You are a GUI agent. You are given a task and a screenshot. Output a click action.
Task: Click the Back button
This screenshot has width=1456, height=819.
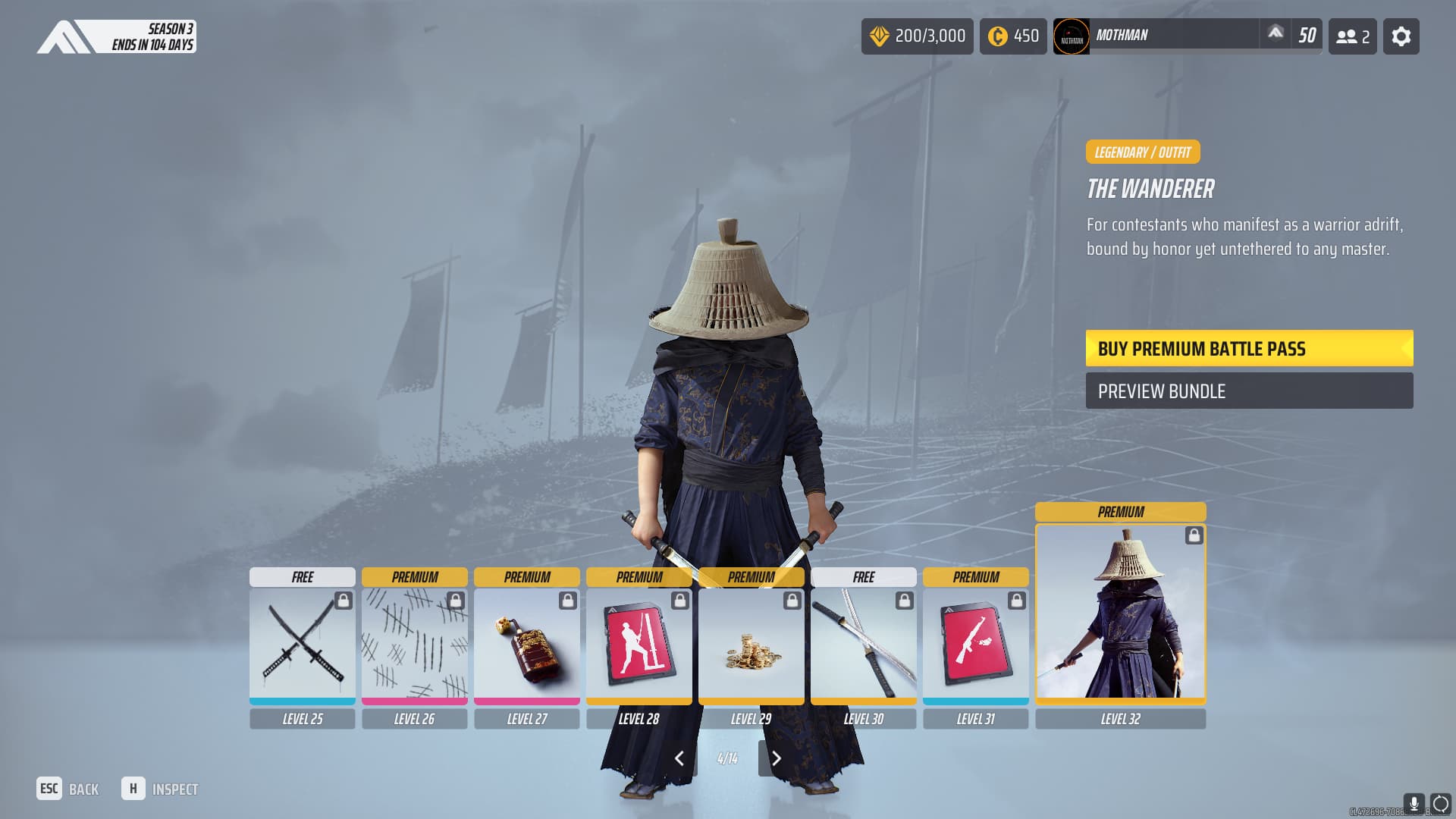point(68,789)
